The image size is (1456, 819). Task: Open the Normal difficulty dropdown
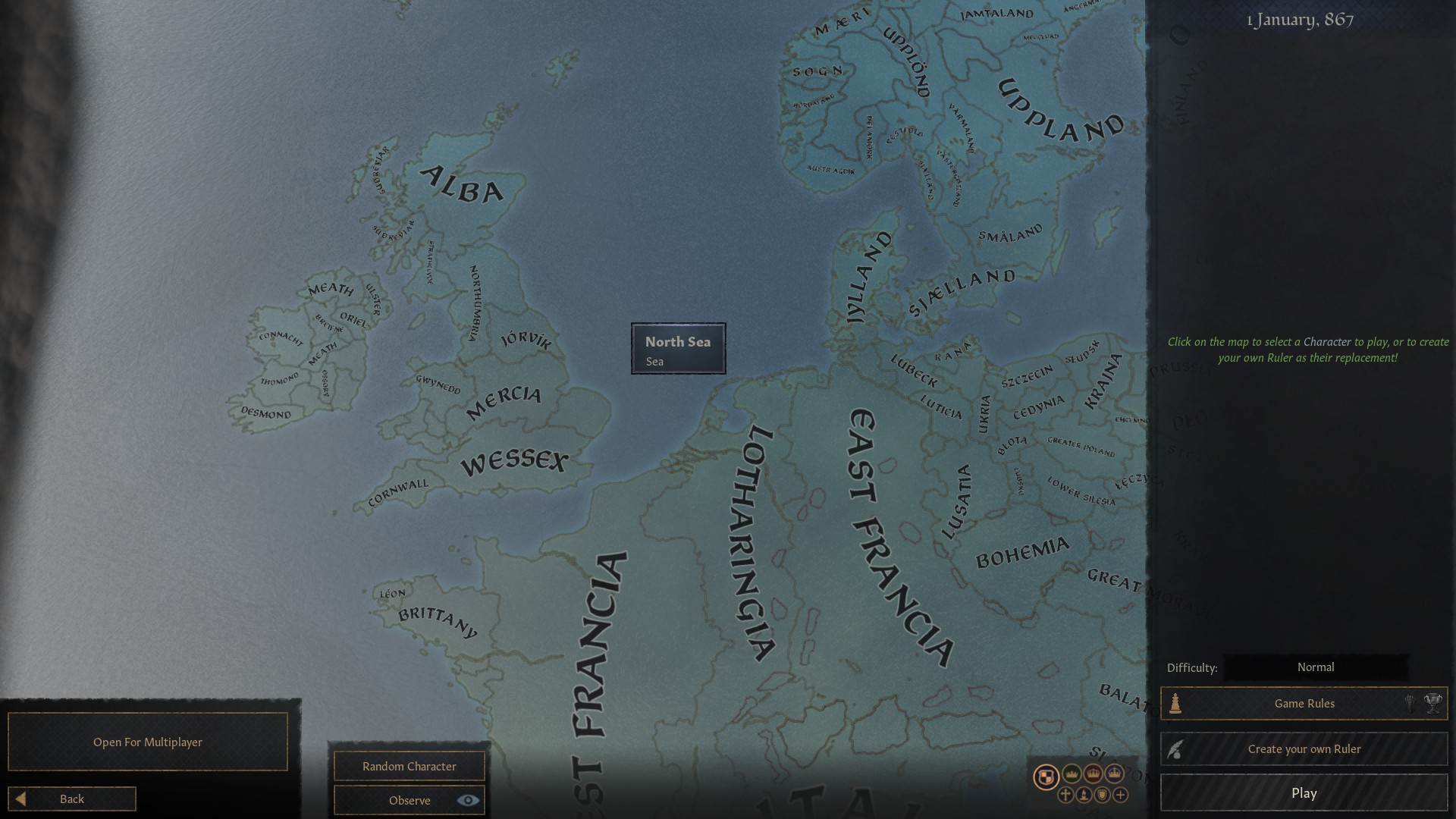[x=1316, y=667]
